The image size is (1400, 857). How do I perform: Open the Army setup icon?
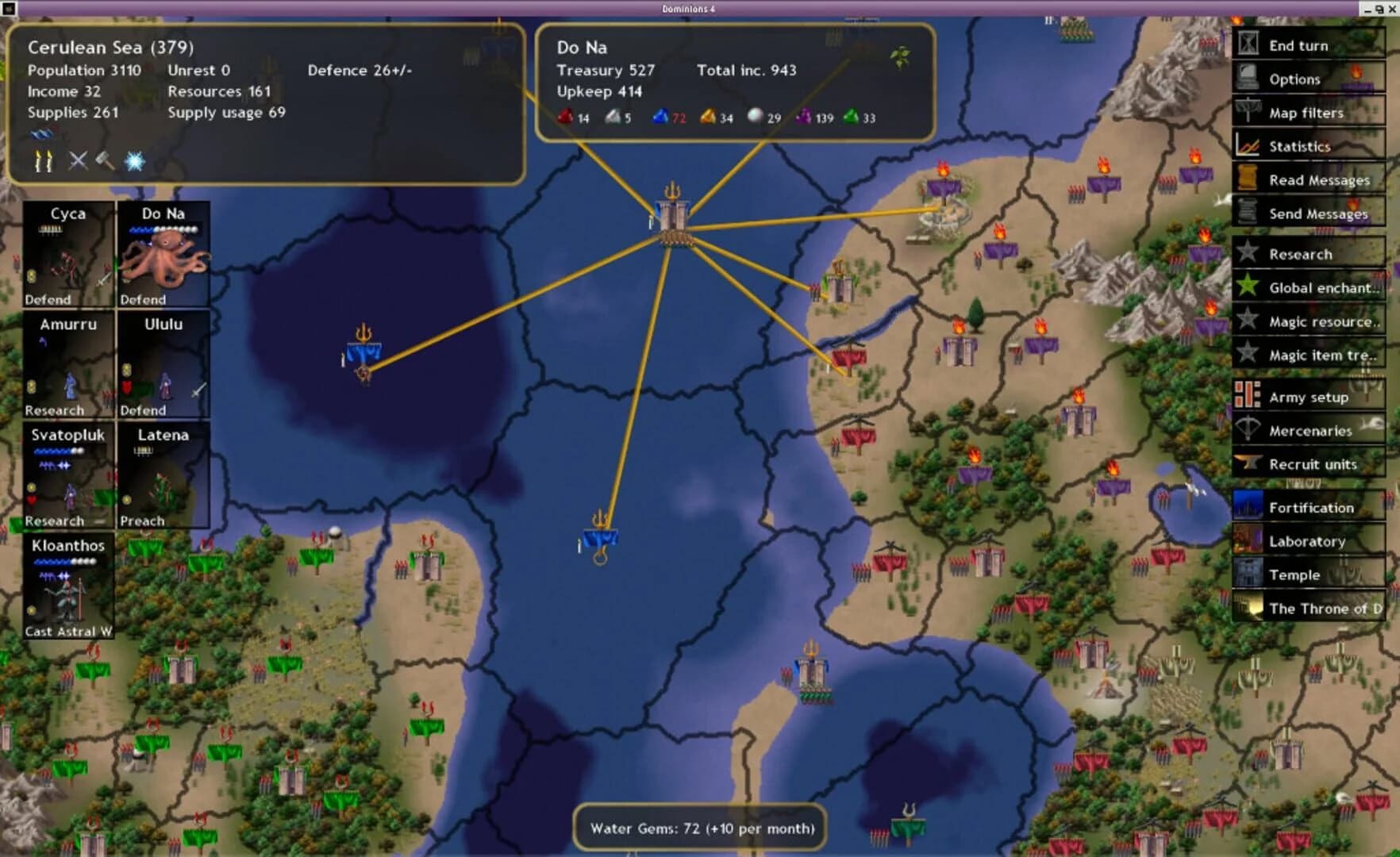point(1248,397)
